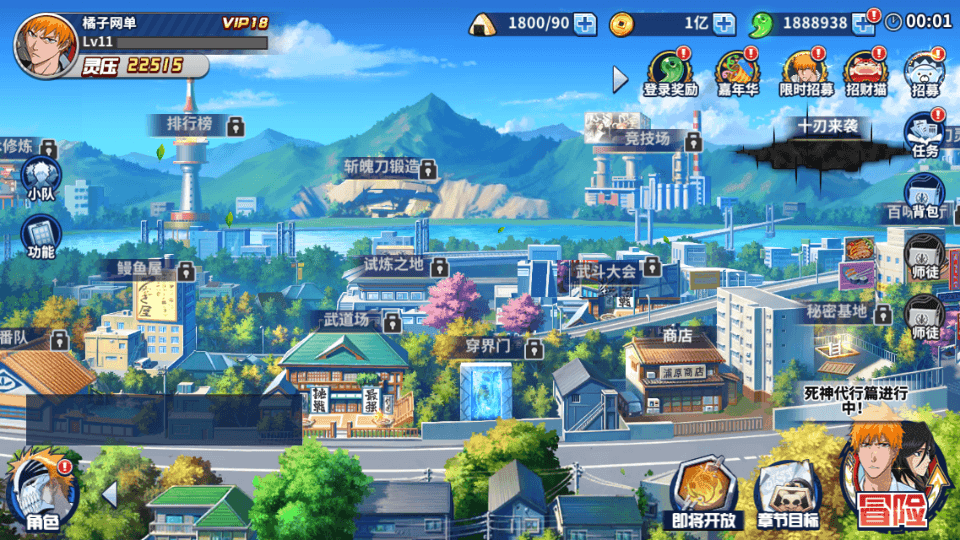Open the 招财猫 lucky cat event
This screenshot has width=960, height=540.
[866, 73]
